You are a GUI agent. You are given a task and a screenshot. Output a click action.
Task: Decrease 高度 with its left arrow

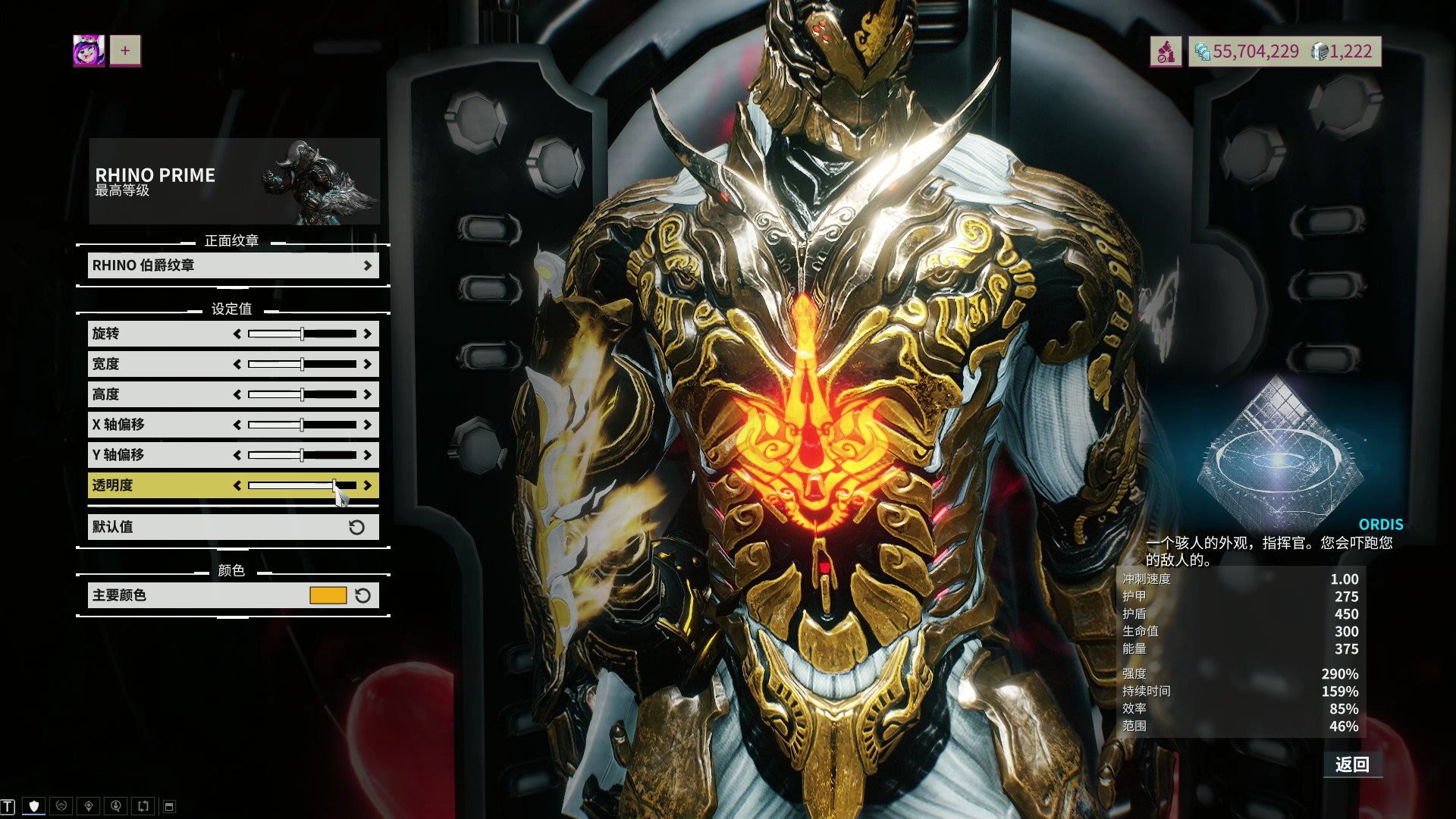[237, 394]
